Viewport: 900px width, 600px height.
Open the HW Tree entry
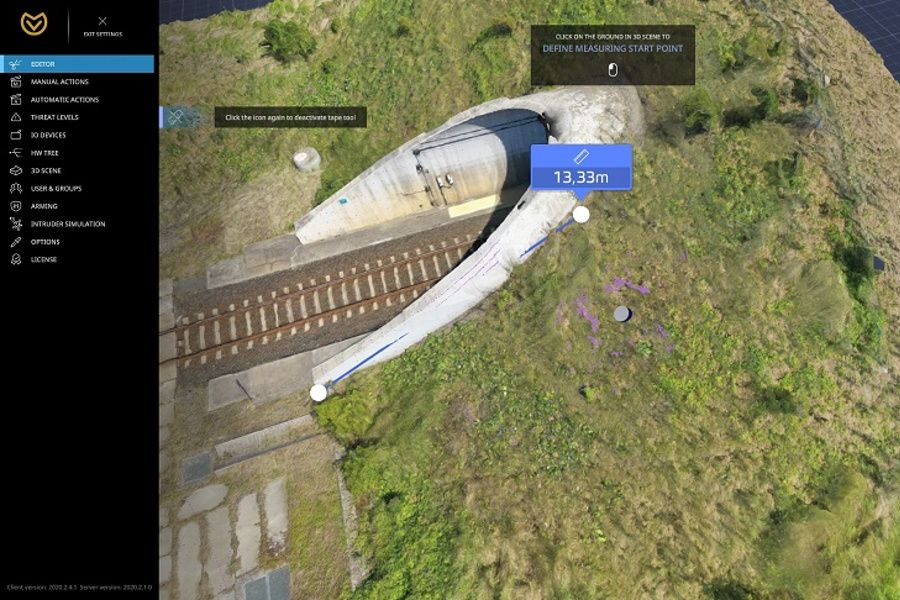pos(44,153)
